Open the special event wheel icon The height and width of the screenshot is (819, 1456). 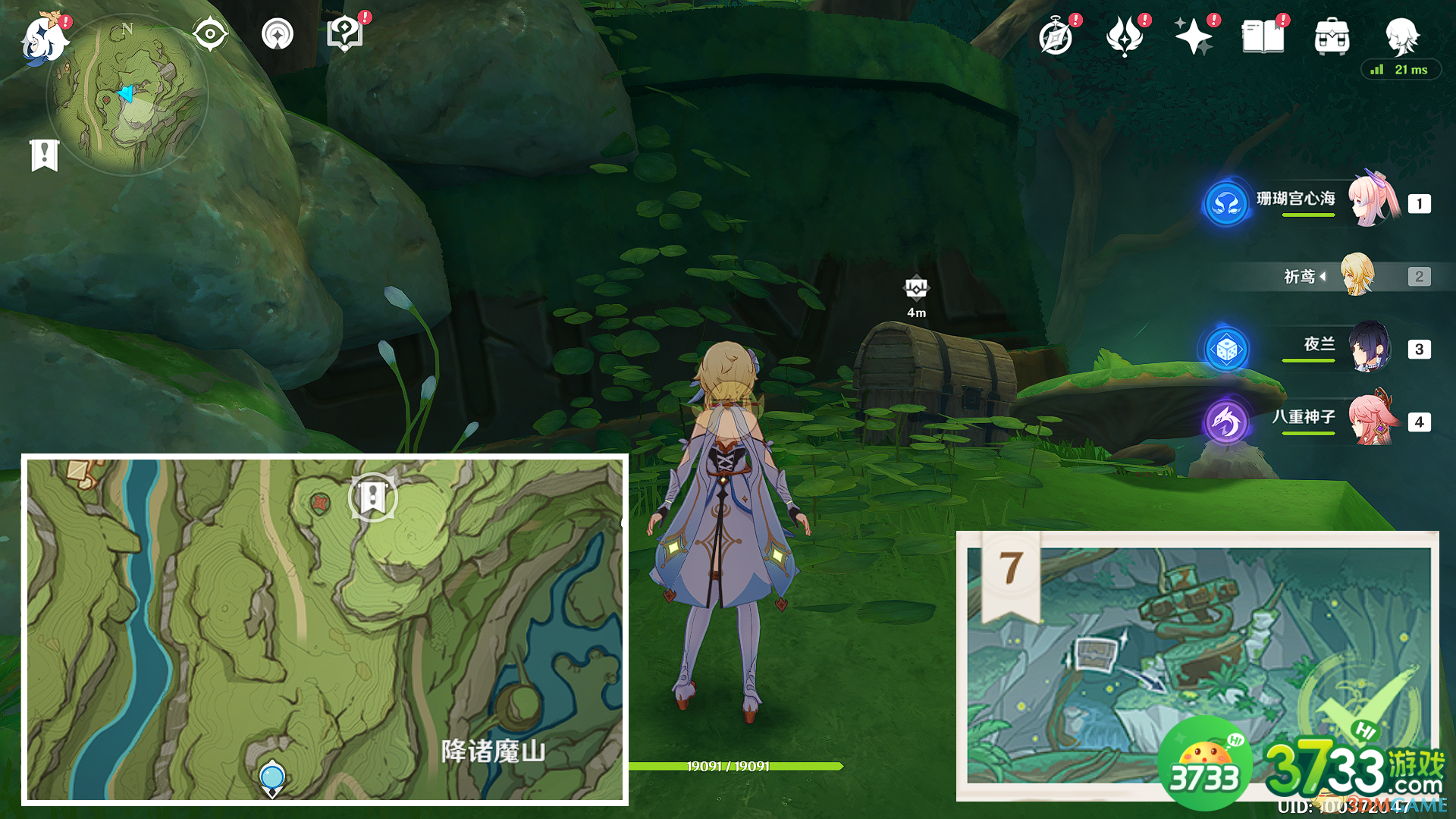pyautogui.click(x=278, y=33)
